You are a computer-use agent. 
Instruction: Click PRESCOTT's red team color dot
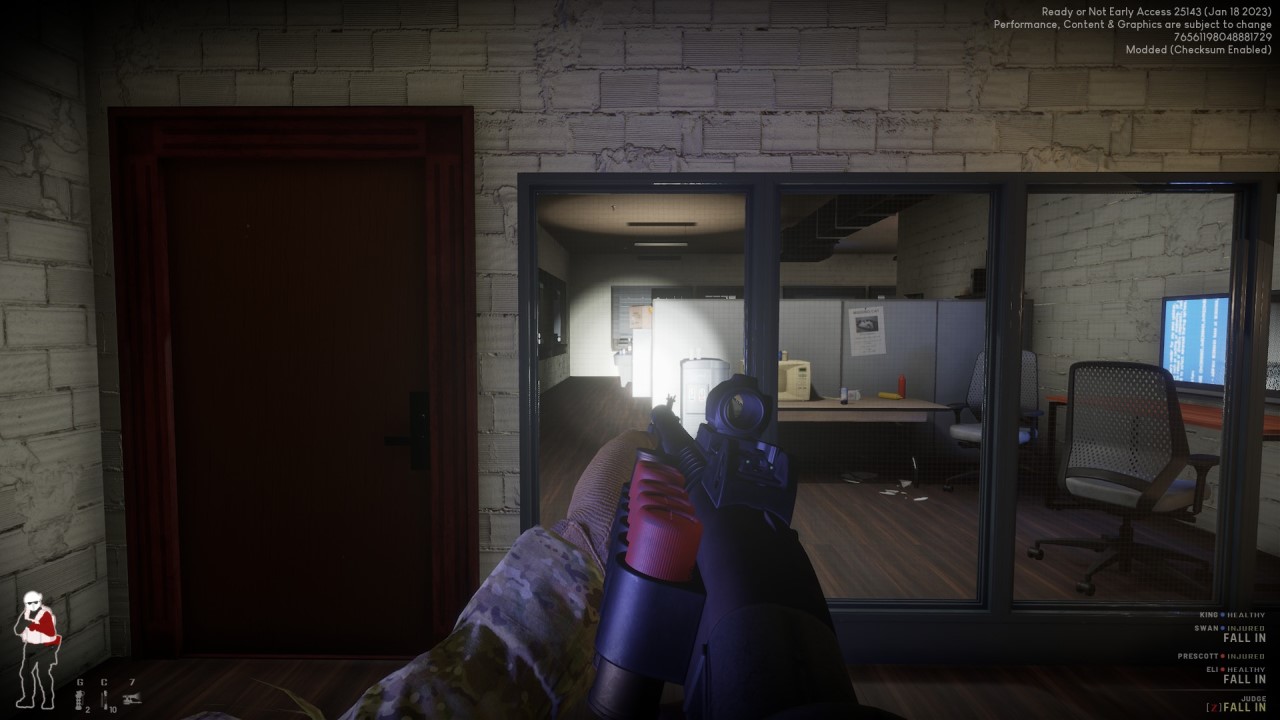1223,656
